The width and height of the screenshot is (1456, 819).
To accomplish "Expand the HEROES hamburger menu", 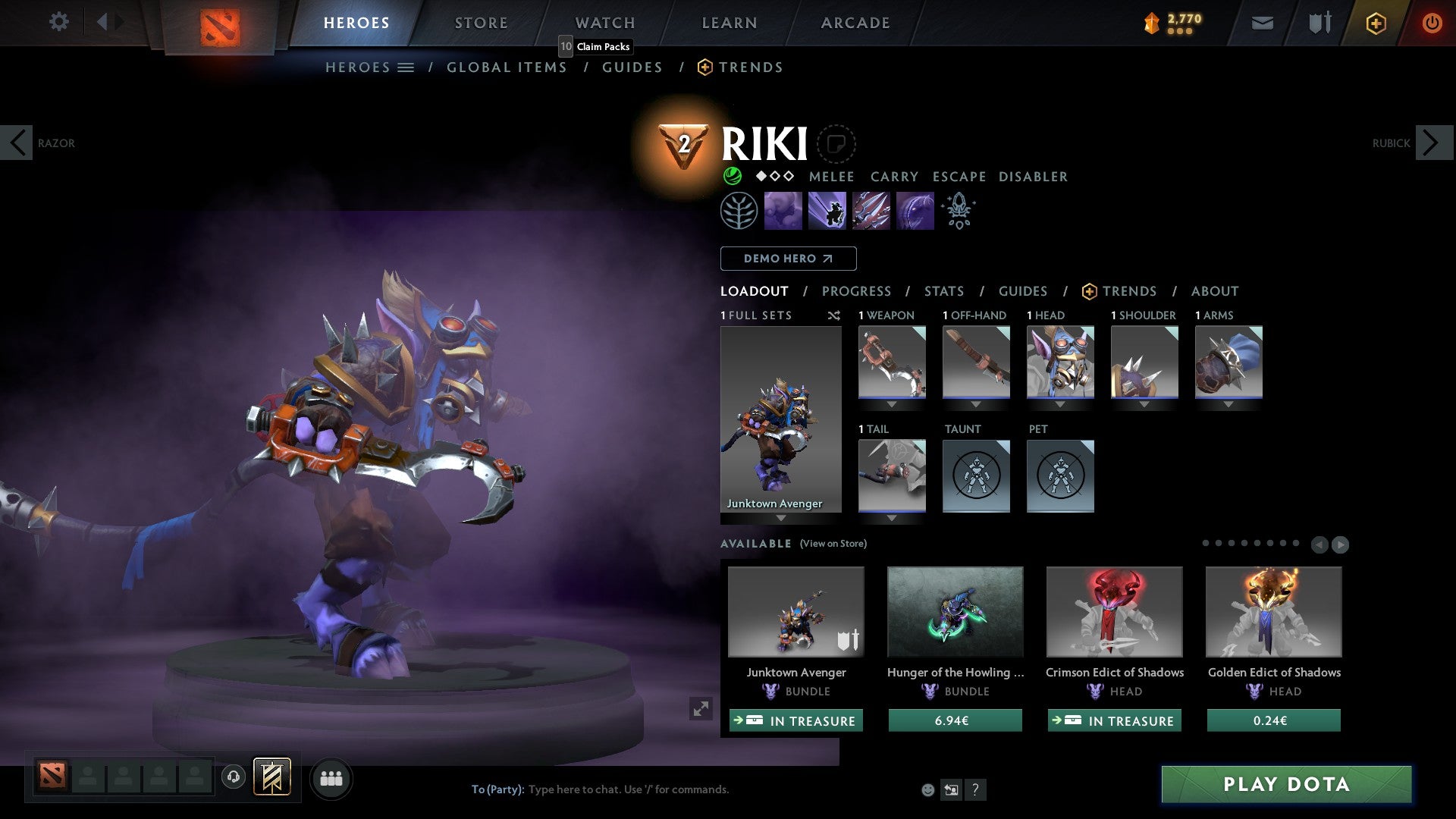I will click(407, 67).
